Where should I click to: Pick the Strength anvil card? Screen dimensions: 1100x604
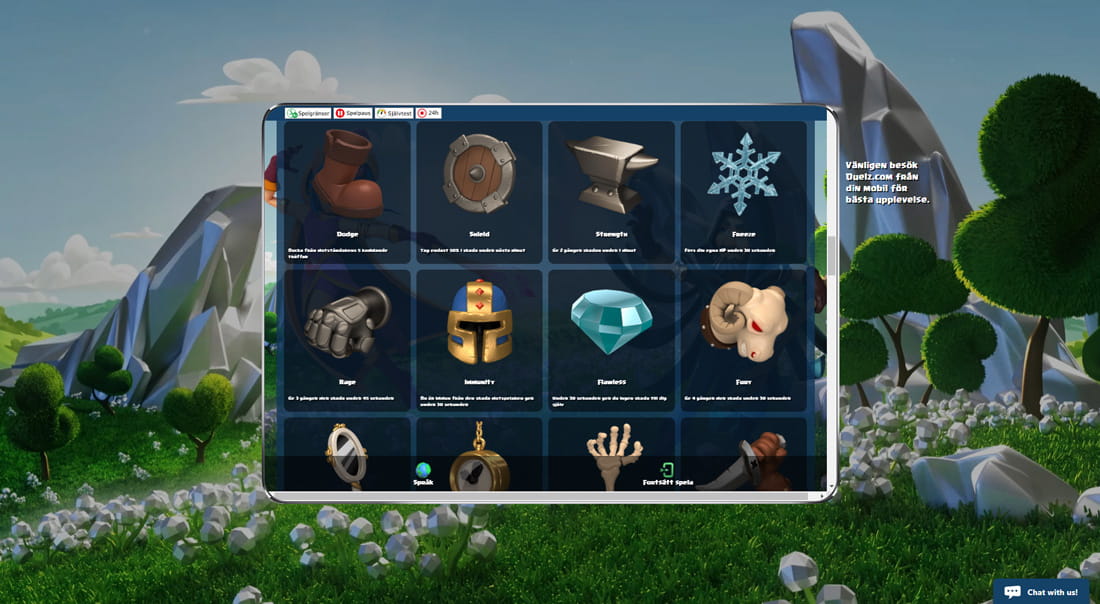point(611,192)
